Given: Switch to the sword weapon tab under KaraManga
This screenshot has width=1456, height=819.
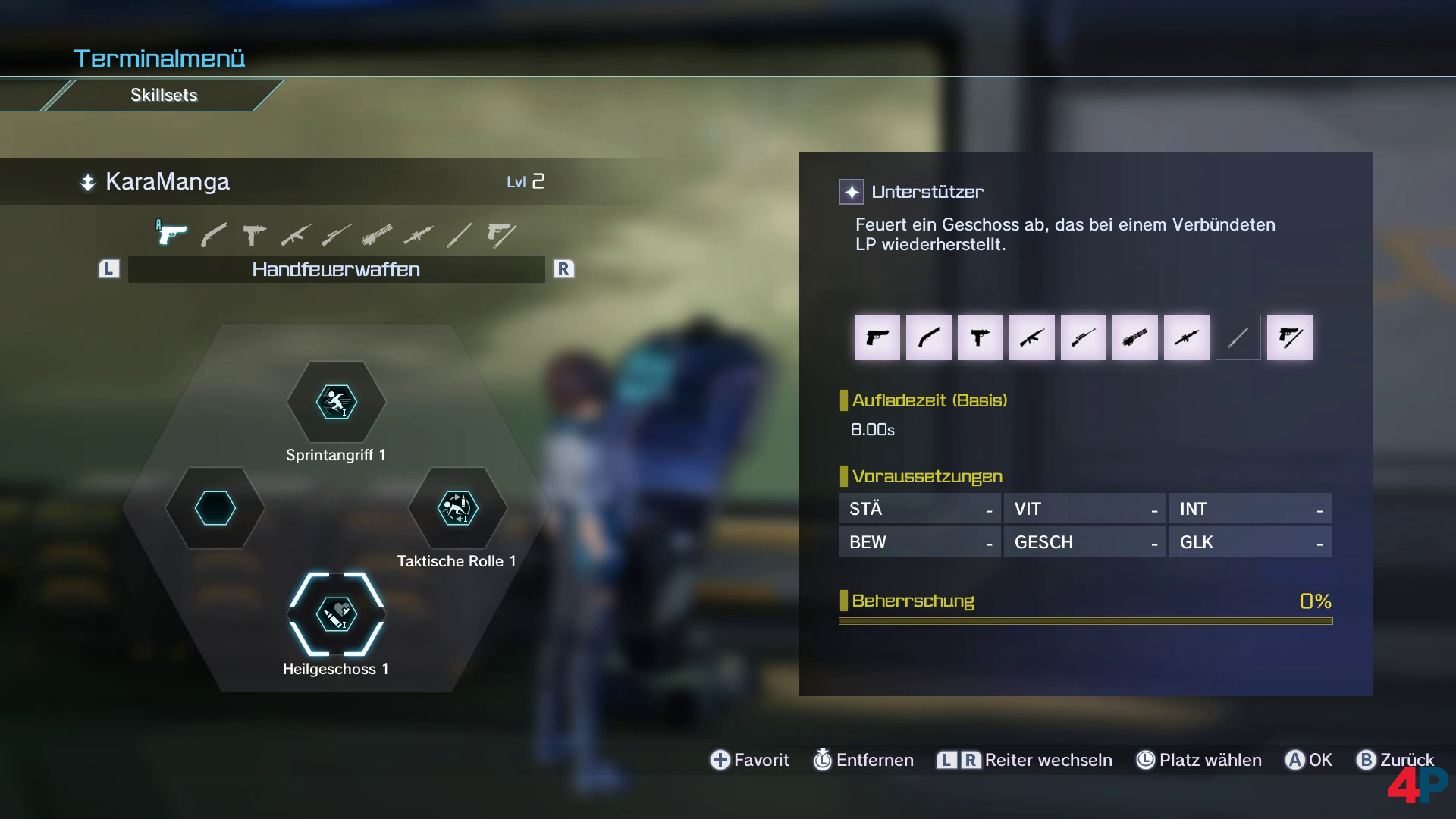Looking at the screenshot, I should (x=459, y=235).
